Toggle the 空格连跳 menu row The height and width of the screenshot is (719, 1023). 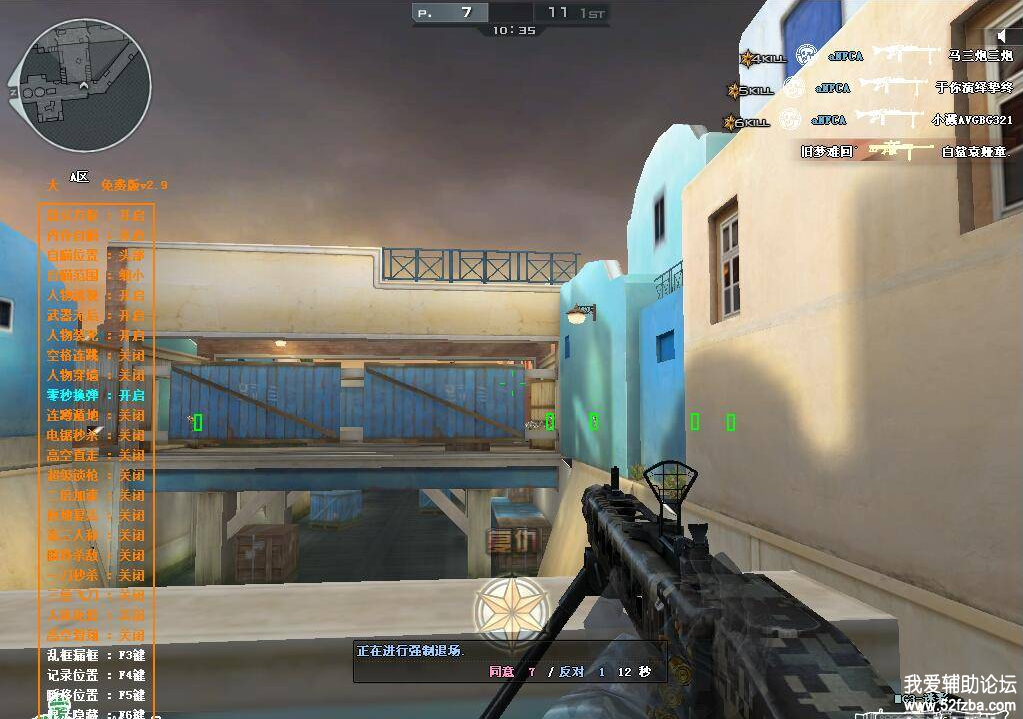tap(96, 355)
